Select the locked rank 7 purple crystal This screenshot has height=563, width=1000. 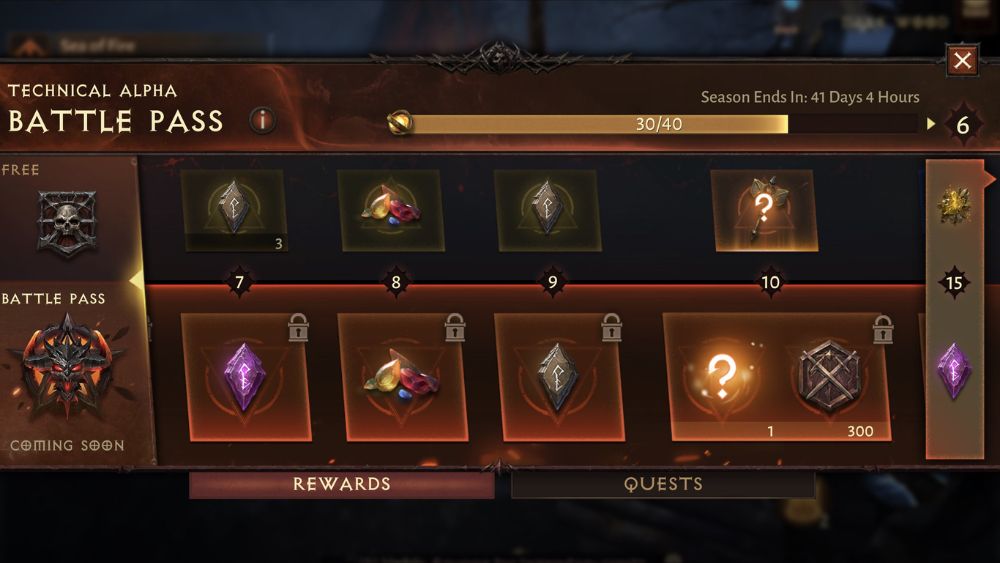click(x=245, y=378)
